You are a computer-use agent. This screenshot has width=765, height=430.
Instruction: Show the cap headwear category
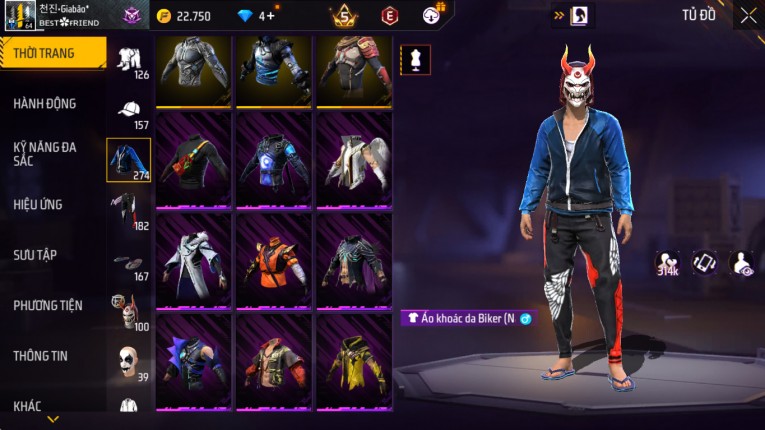click(129, 110)
